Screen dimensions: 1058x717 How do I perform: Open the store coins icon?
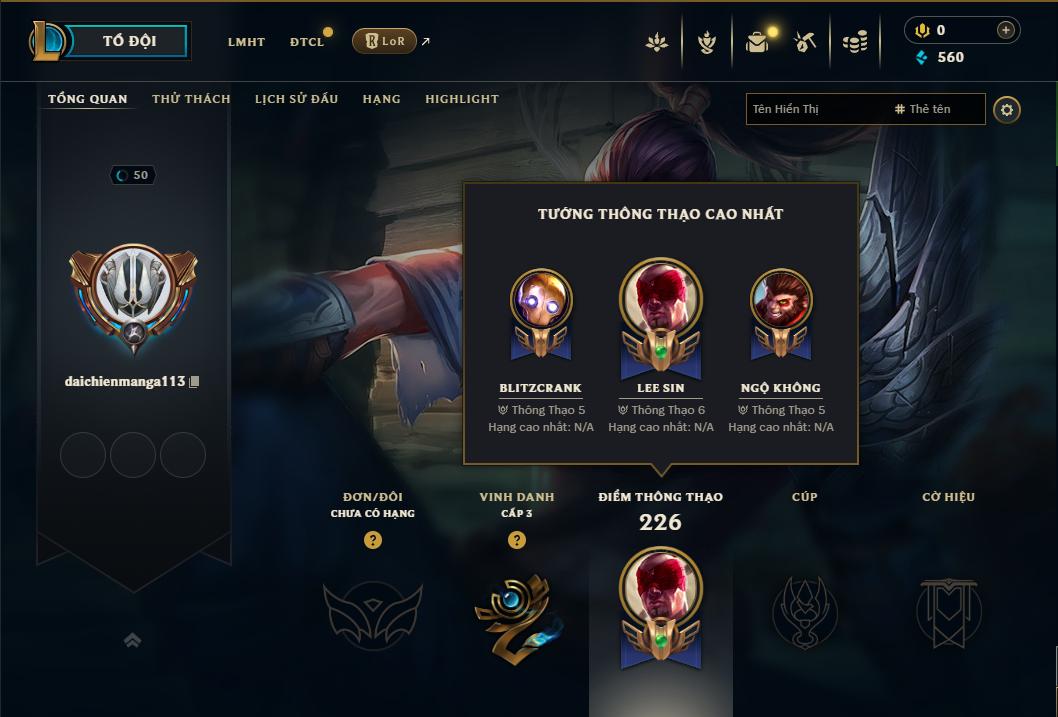(x=855, y=42)
